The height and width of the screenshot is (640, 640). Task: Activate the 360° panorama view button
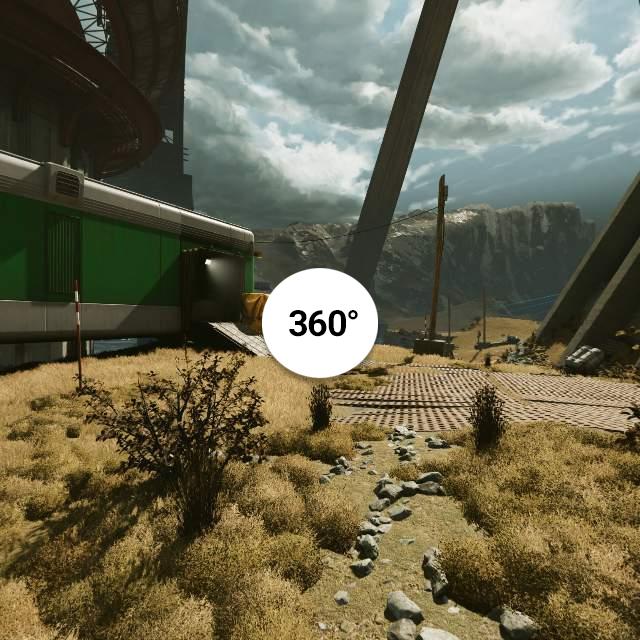tap(320, 322)
